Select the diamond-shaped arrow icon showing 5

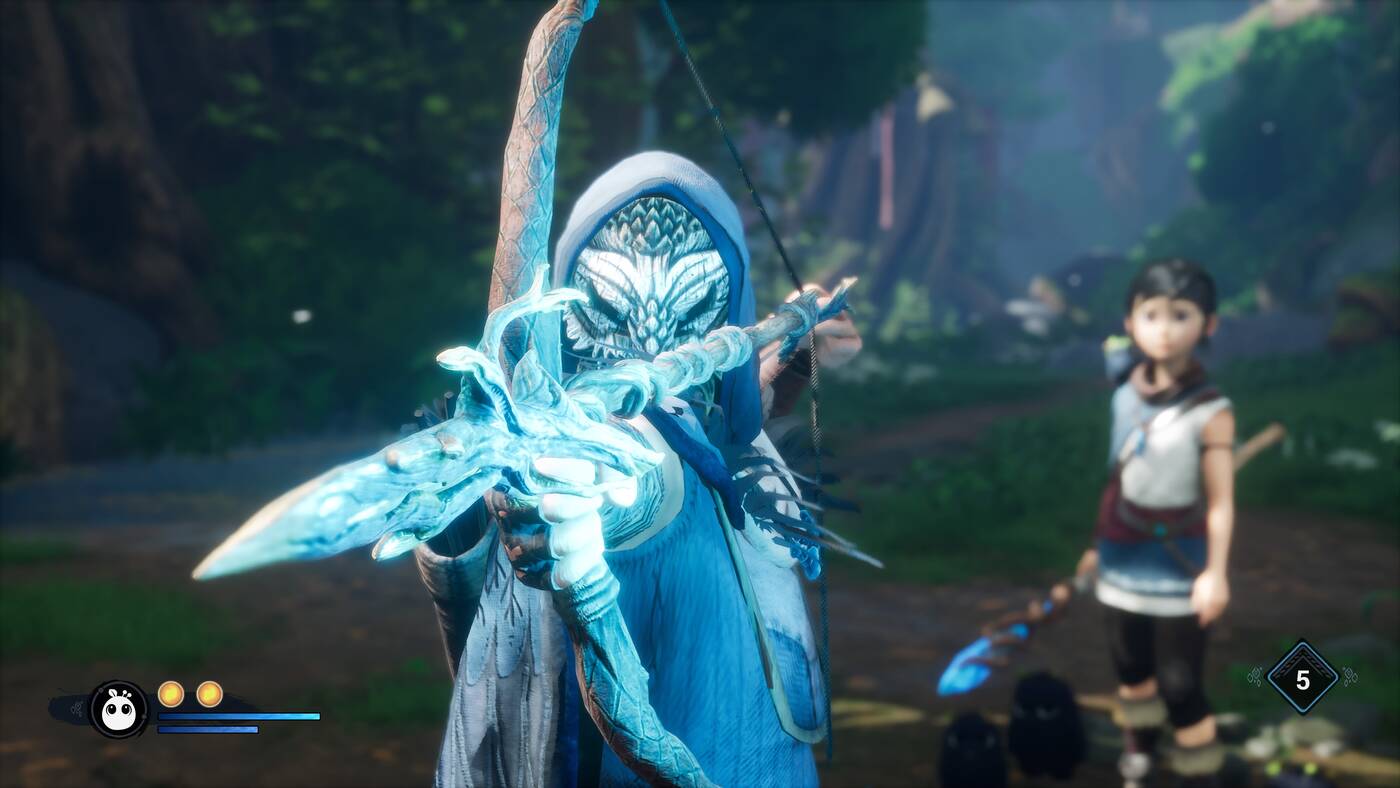click(x=1302, y=679)
